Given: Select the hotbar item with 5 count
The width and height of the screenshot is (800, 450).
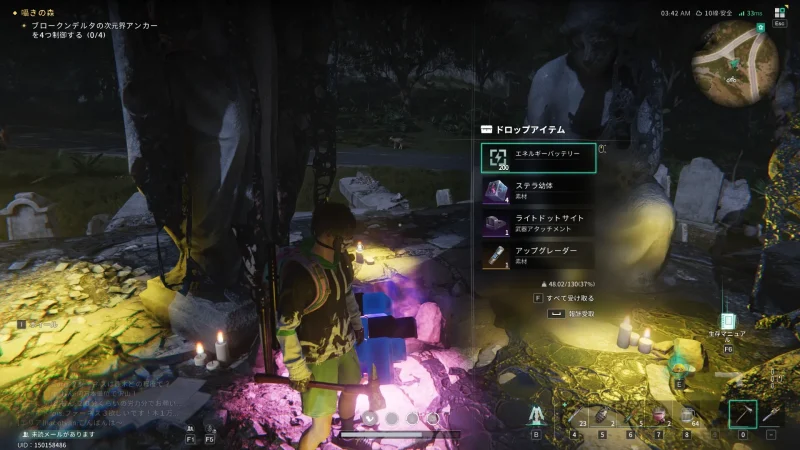Looking at the screenshot, I should pyautogui.click(x=632, y=416).
